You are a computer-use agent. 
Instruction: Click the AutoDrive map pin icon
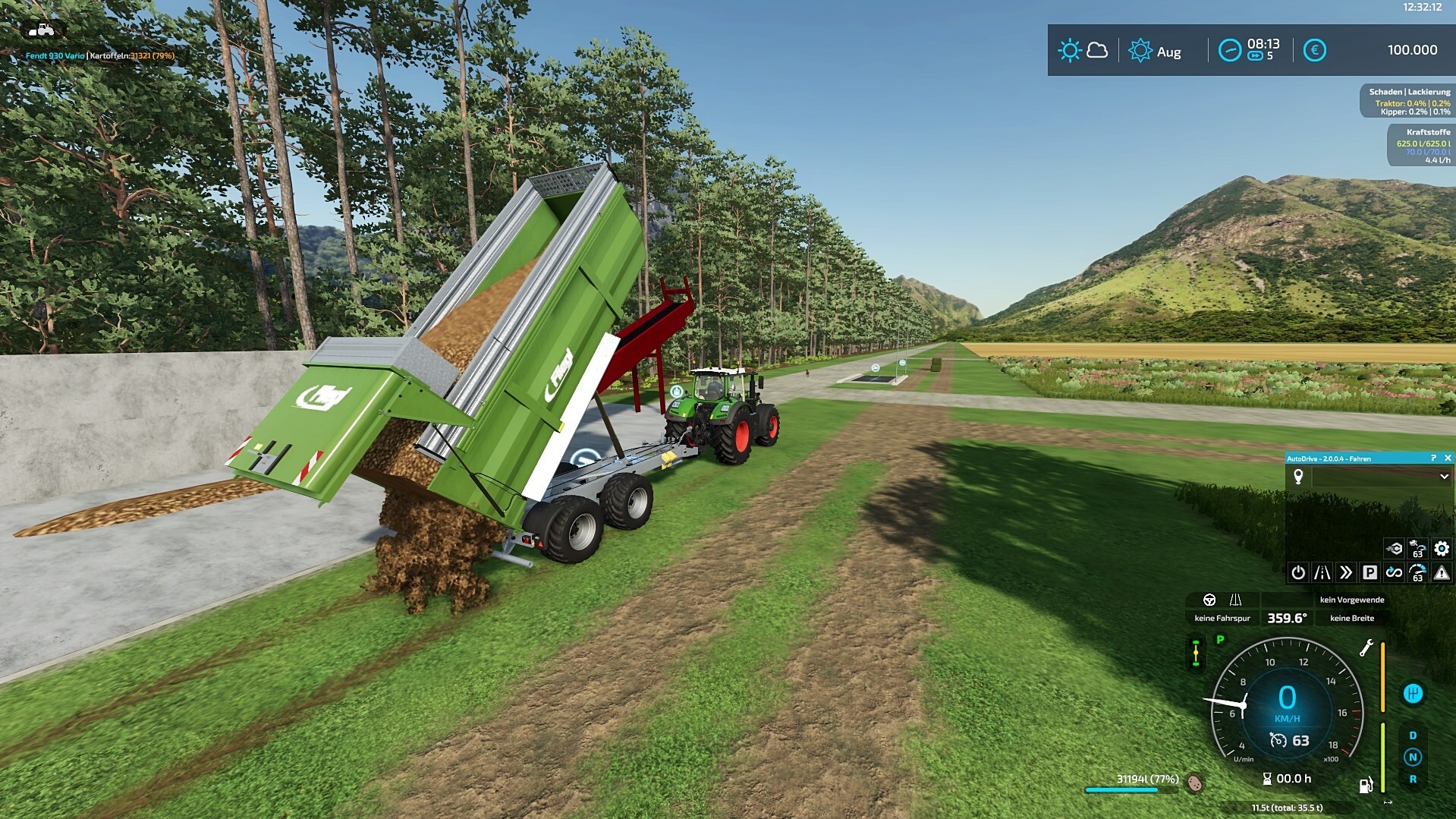[1298, 477]
